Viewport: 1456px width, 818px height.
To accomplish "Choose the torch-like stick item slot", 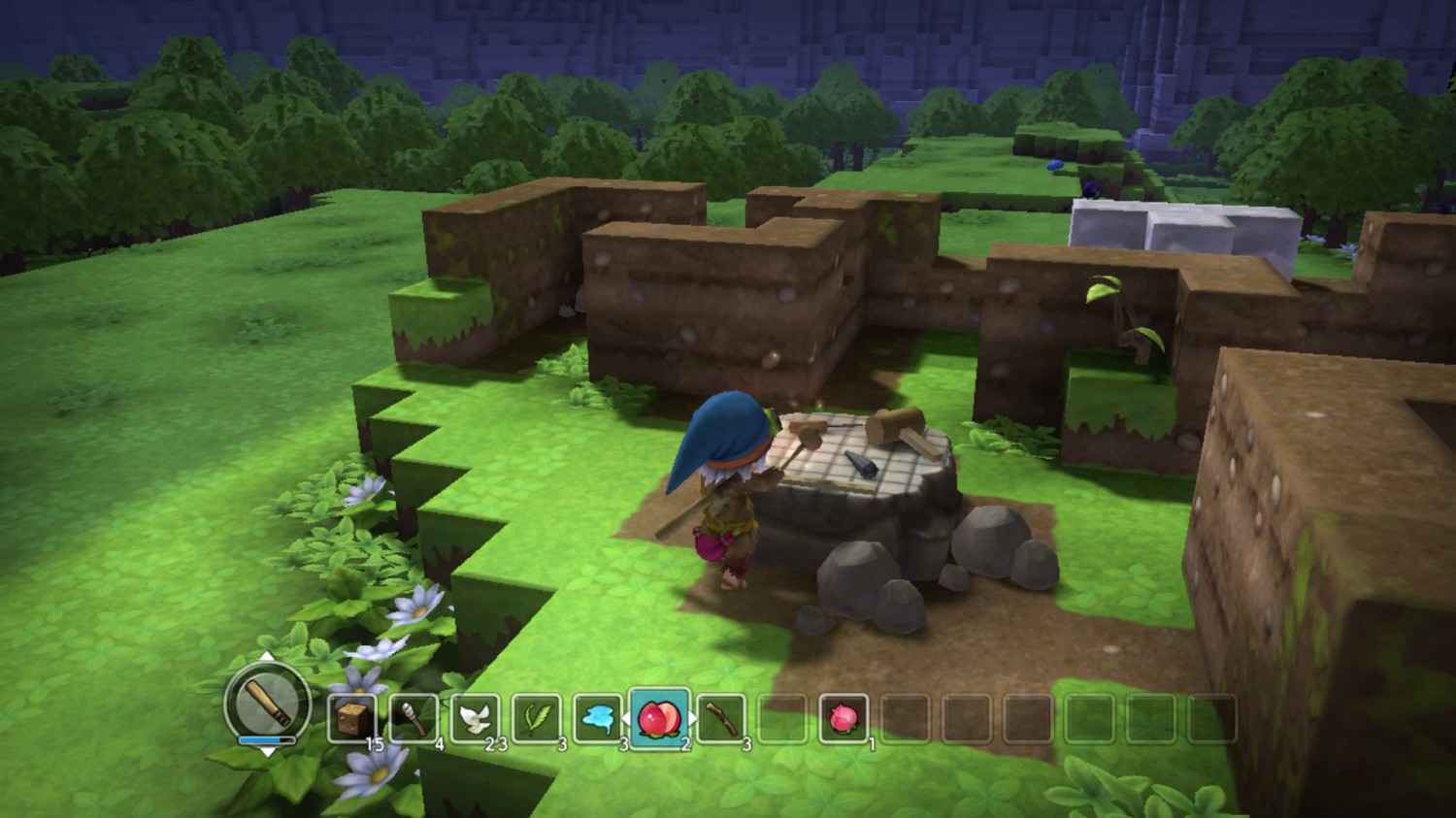I will coord(414,719).
